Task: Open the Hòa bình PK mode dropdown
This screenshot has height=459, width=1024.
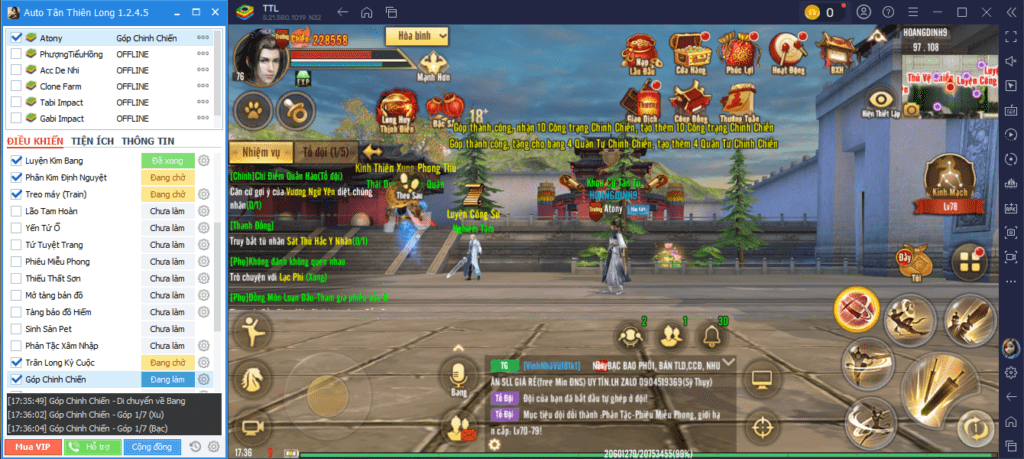Action: [x=421, y=35]
